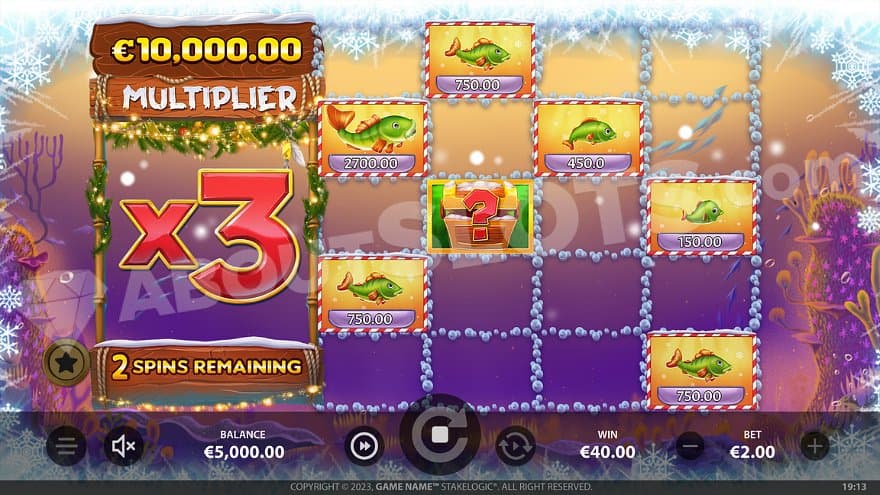Increase bet with the plus button
The width and height of the screenshot is (880, 495).
pyautogui.click(x=815, y=445)
